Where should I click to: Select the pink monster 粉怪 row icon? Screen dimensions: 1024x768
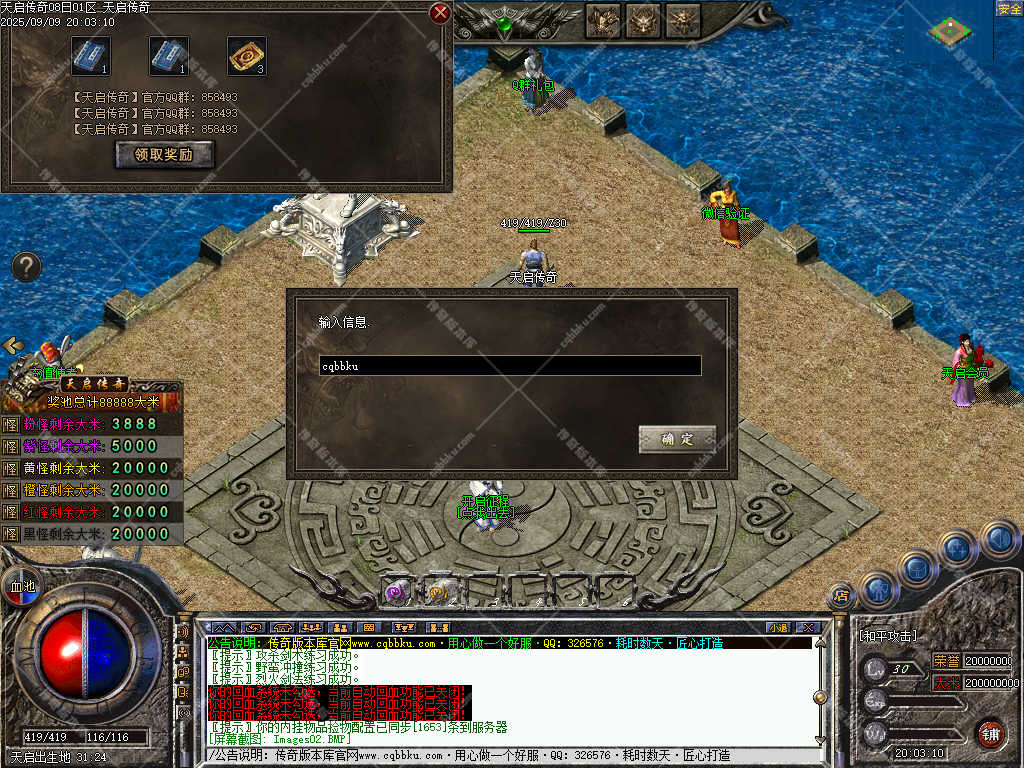(10, 424)
